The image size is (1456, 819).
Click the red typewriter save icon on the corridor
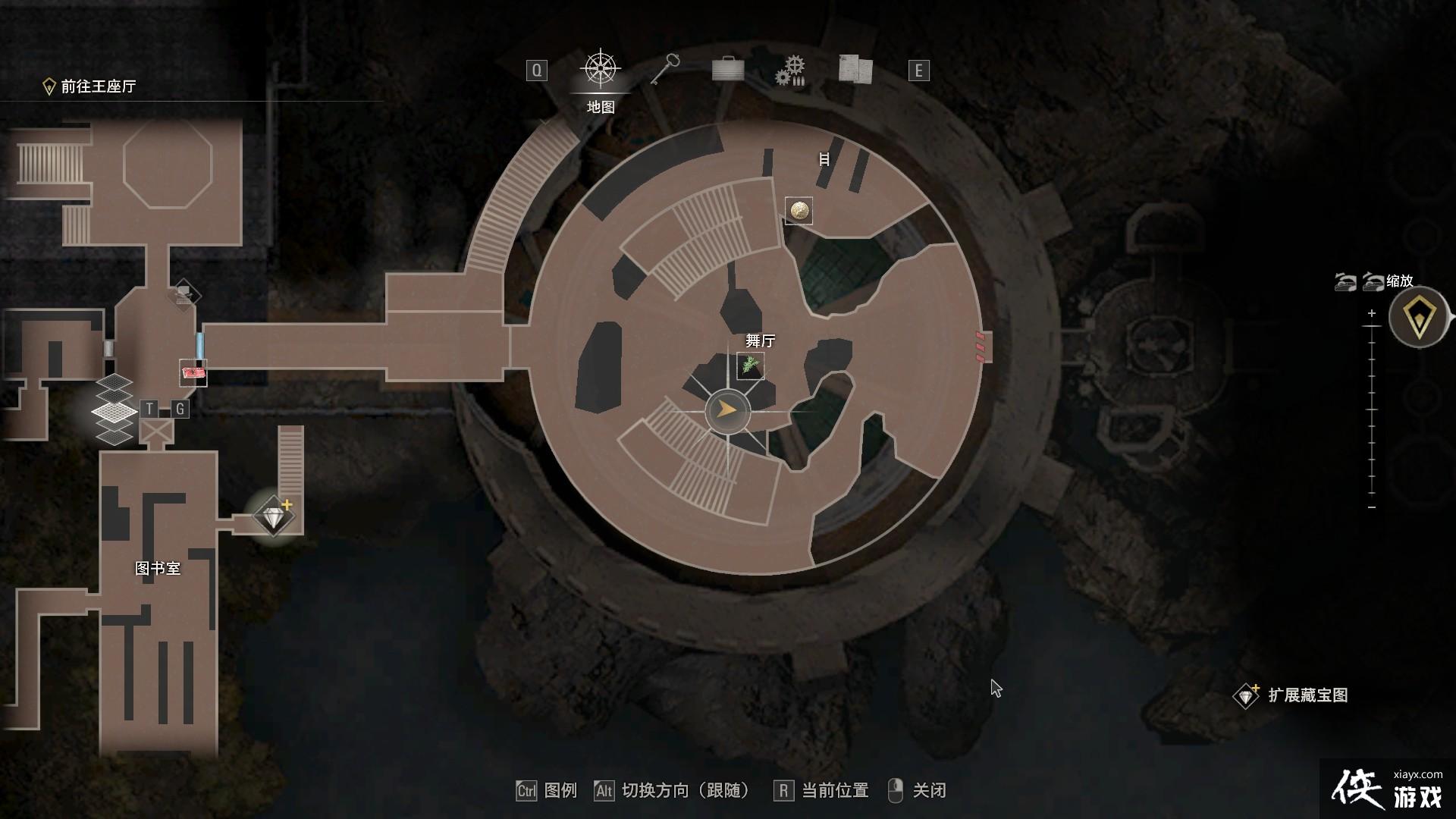click(x=192, y=373)
